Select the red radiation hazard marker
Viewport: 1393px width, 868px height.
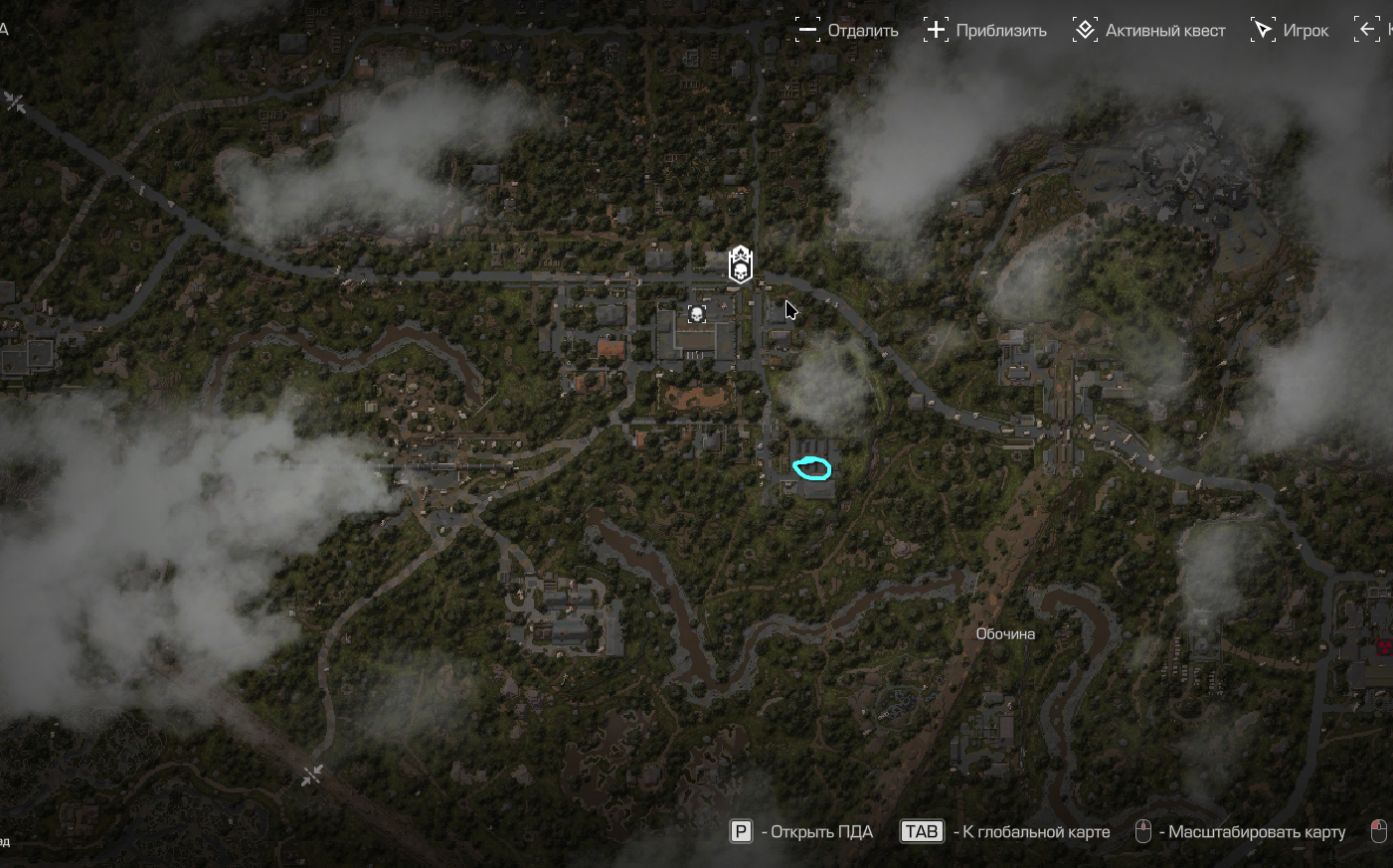point(1384,646)
